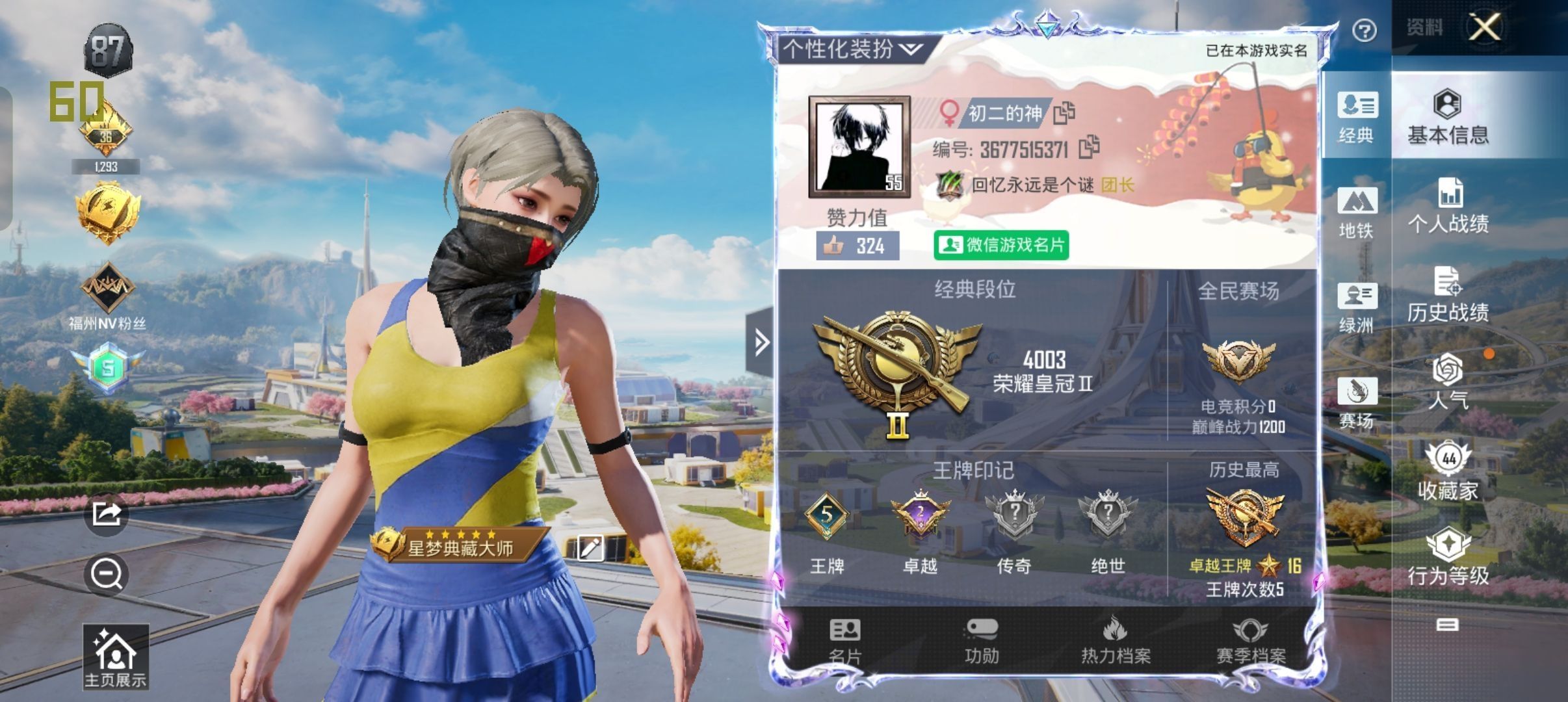Open 个人战绩 personal stats

pos(1448,205)
